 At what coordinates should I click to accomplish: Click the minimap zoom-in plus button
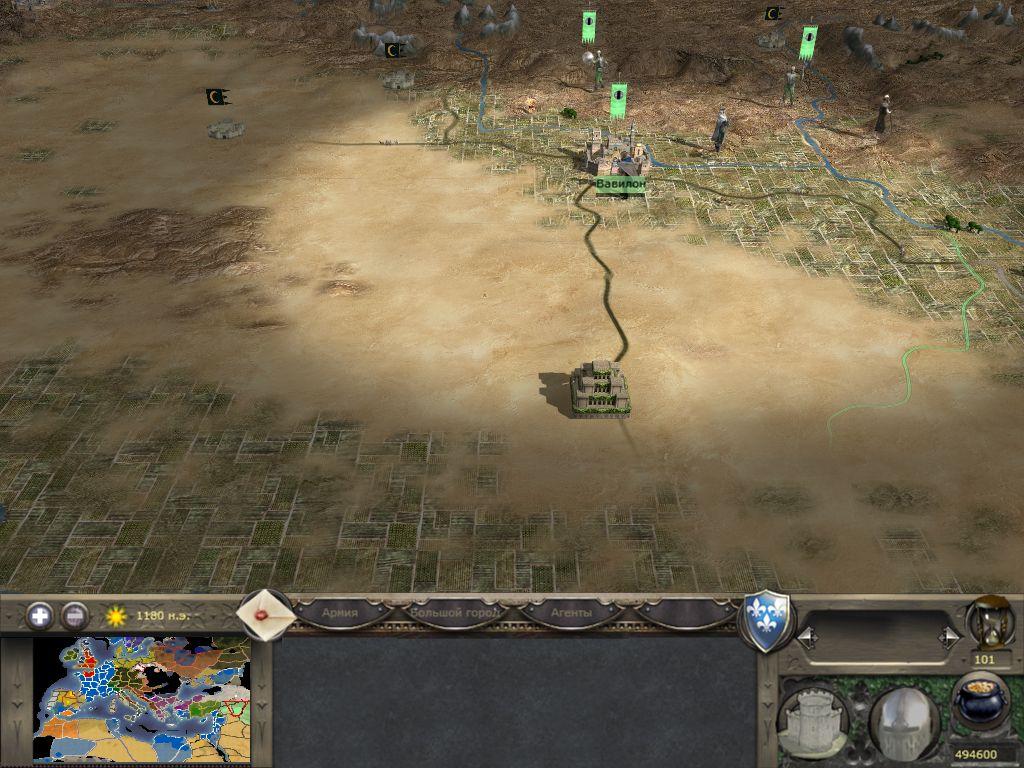pos(40,616)
